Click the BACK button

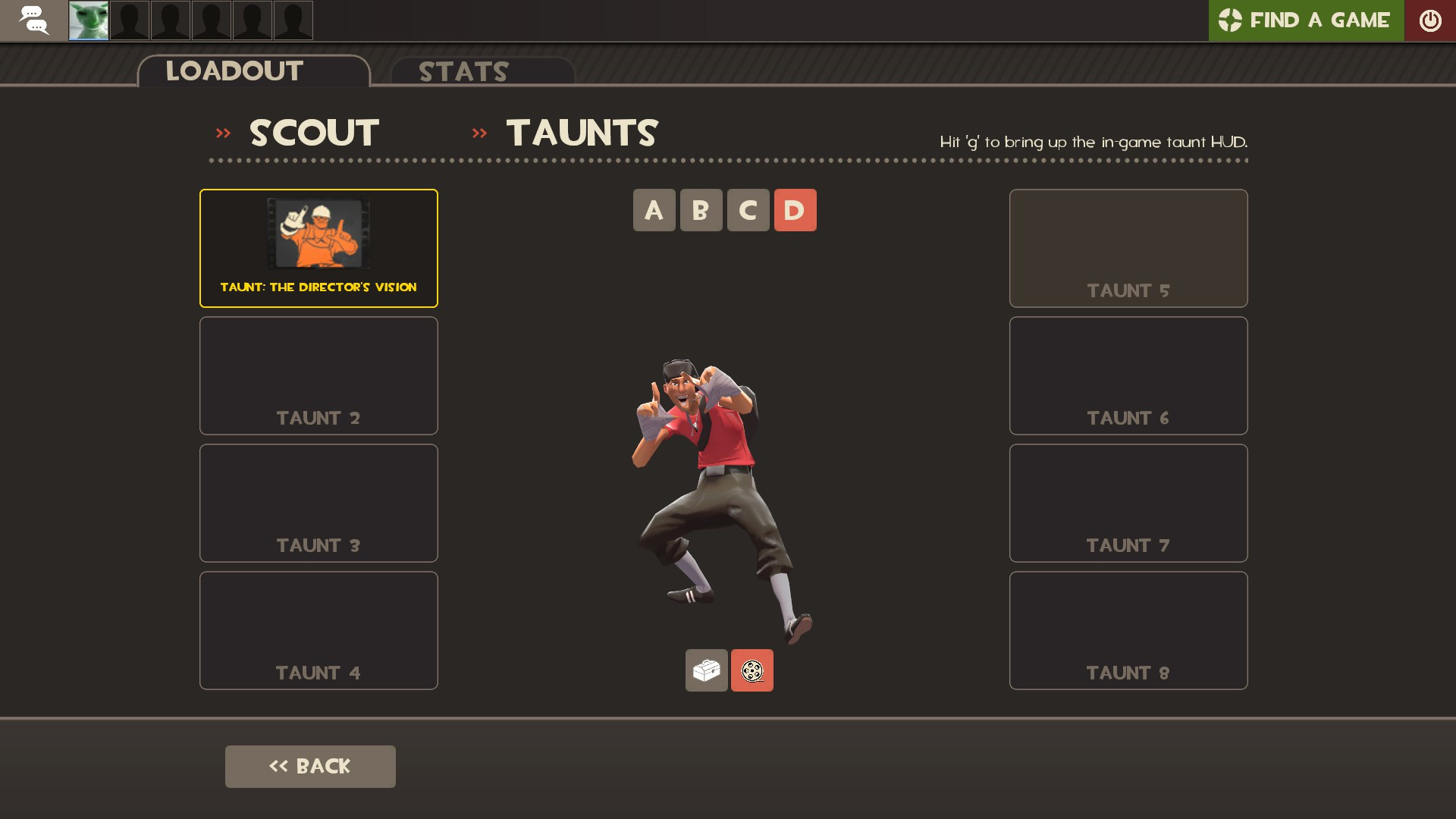pos(310,766)
